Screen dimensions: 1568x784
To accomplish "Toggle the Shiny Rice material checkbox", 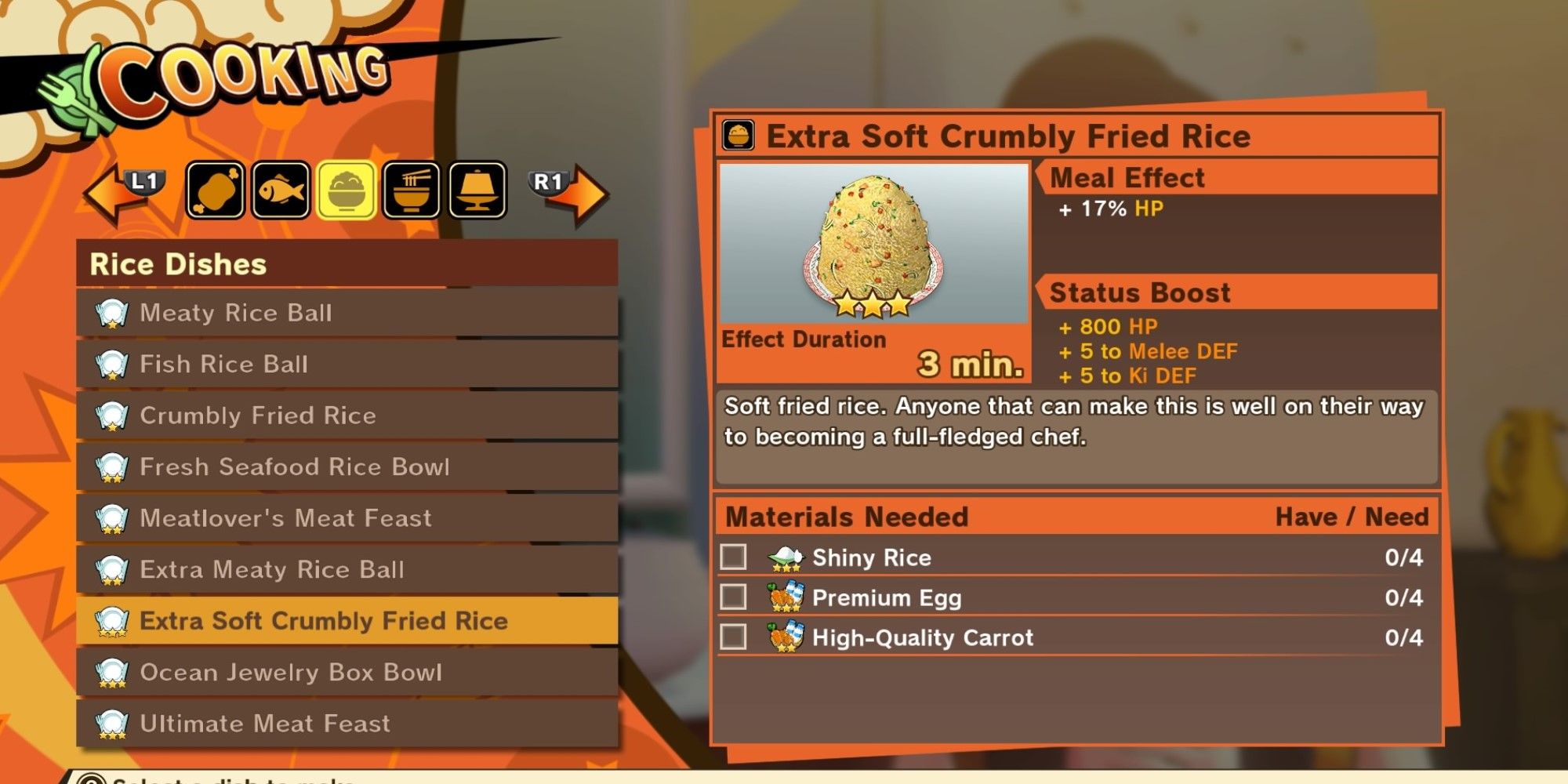I will [x=733, y=557].
